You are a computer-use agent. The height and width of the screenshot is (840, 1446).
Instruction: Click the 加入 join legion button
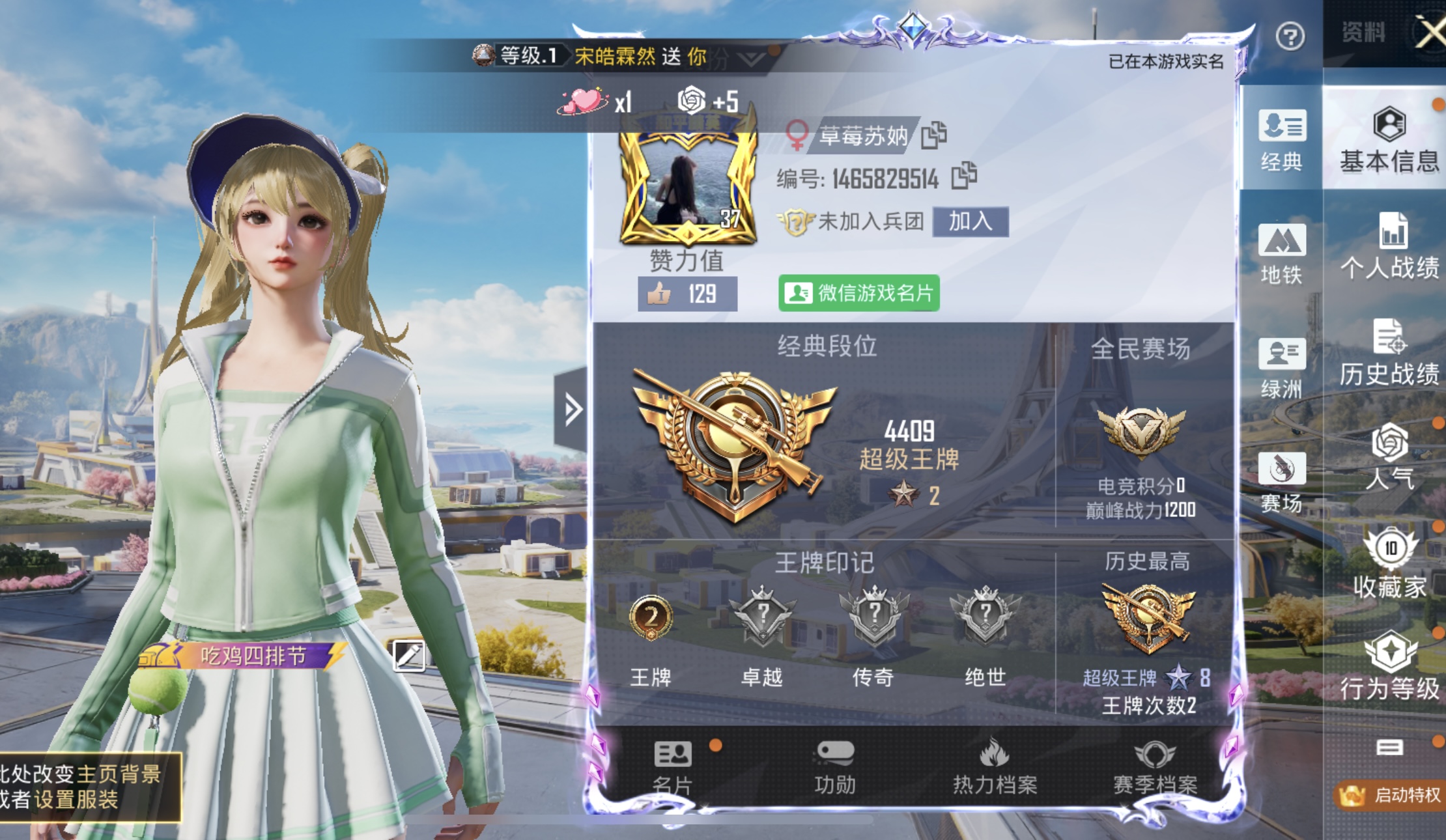[971, 221]
